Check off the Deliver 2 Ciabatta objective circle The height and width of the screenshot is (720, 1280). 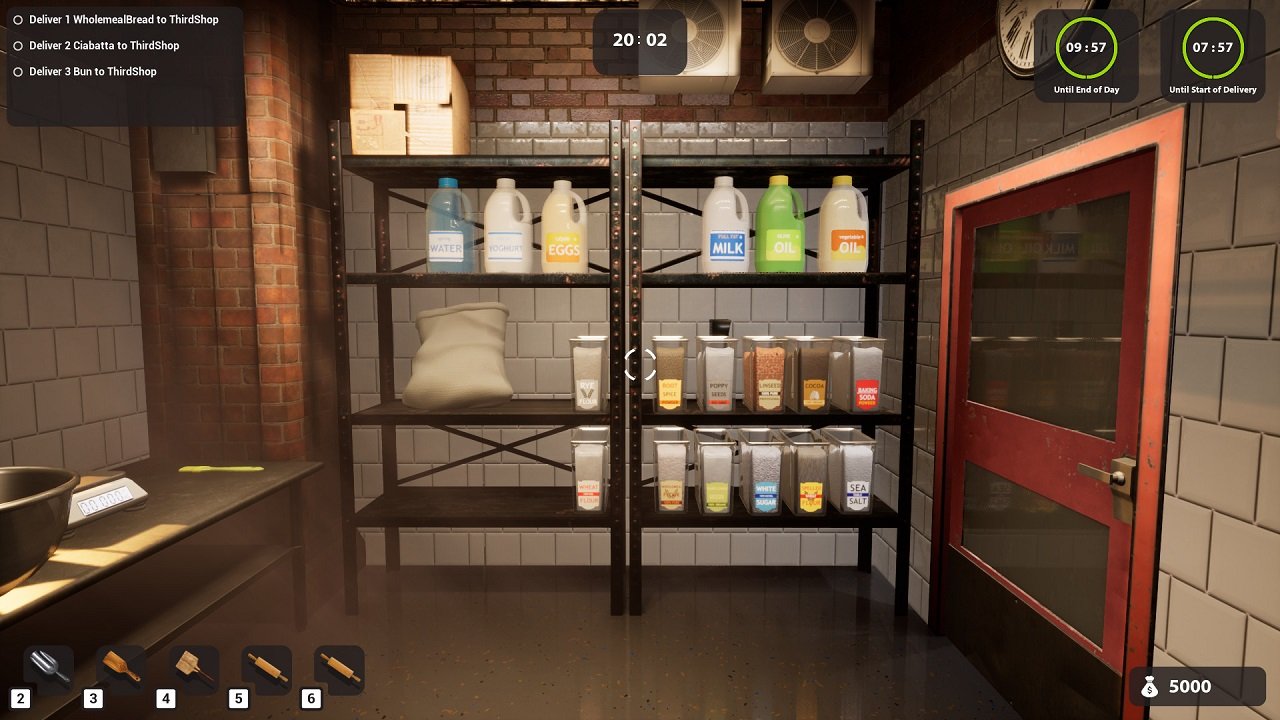click(17, 45)
